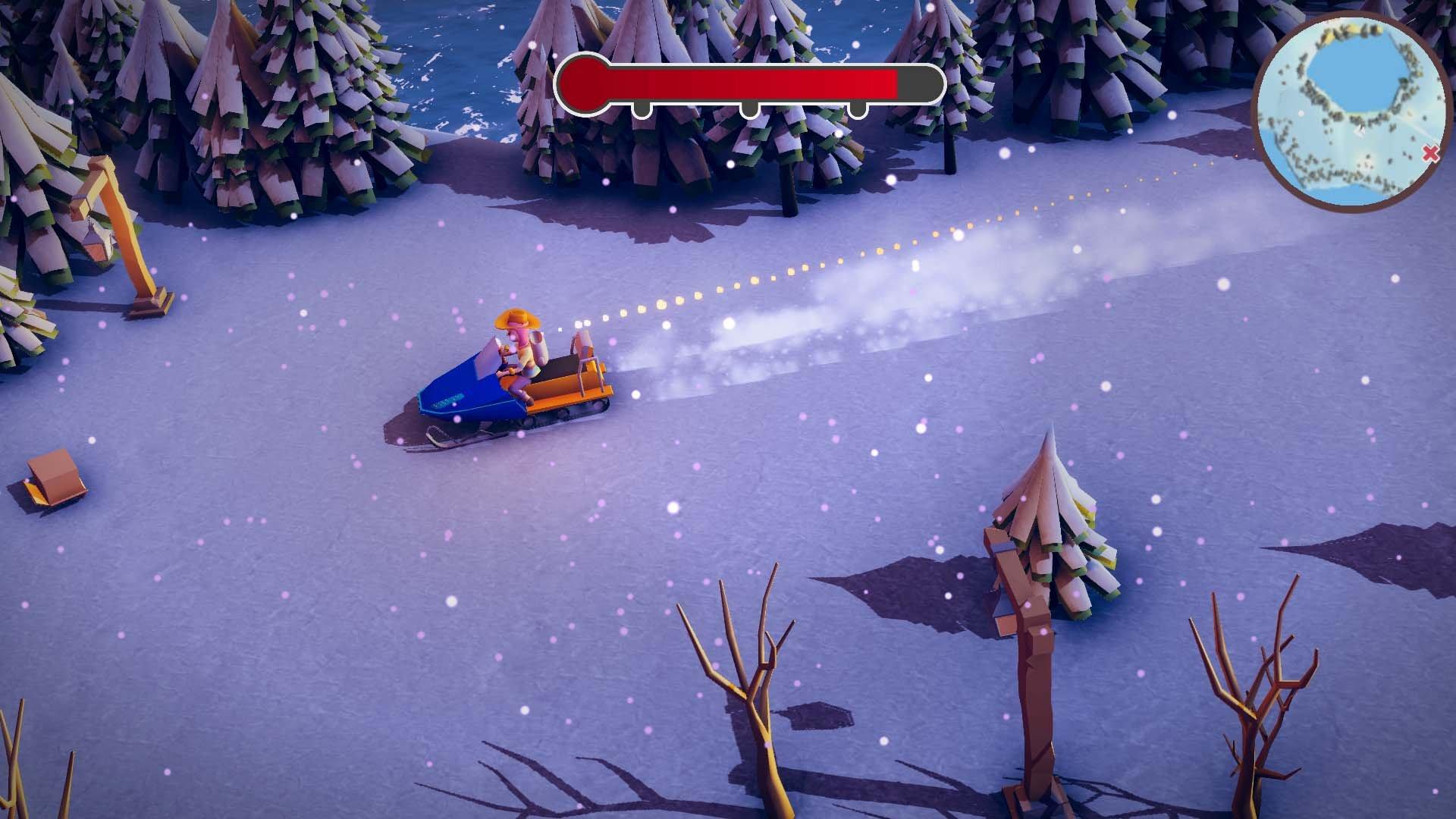The image size is (1456, 819).
Task: Click the middle notch under the health gauge
Action: pos(751,110)
